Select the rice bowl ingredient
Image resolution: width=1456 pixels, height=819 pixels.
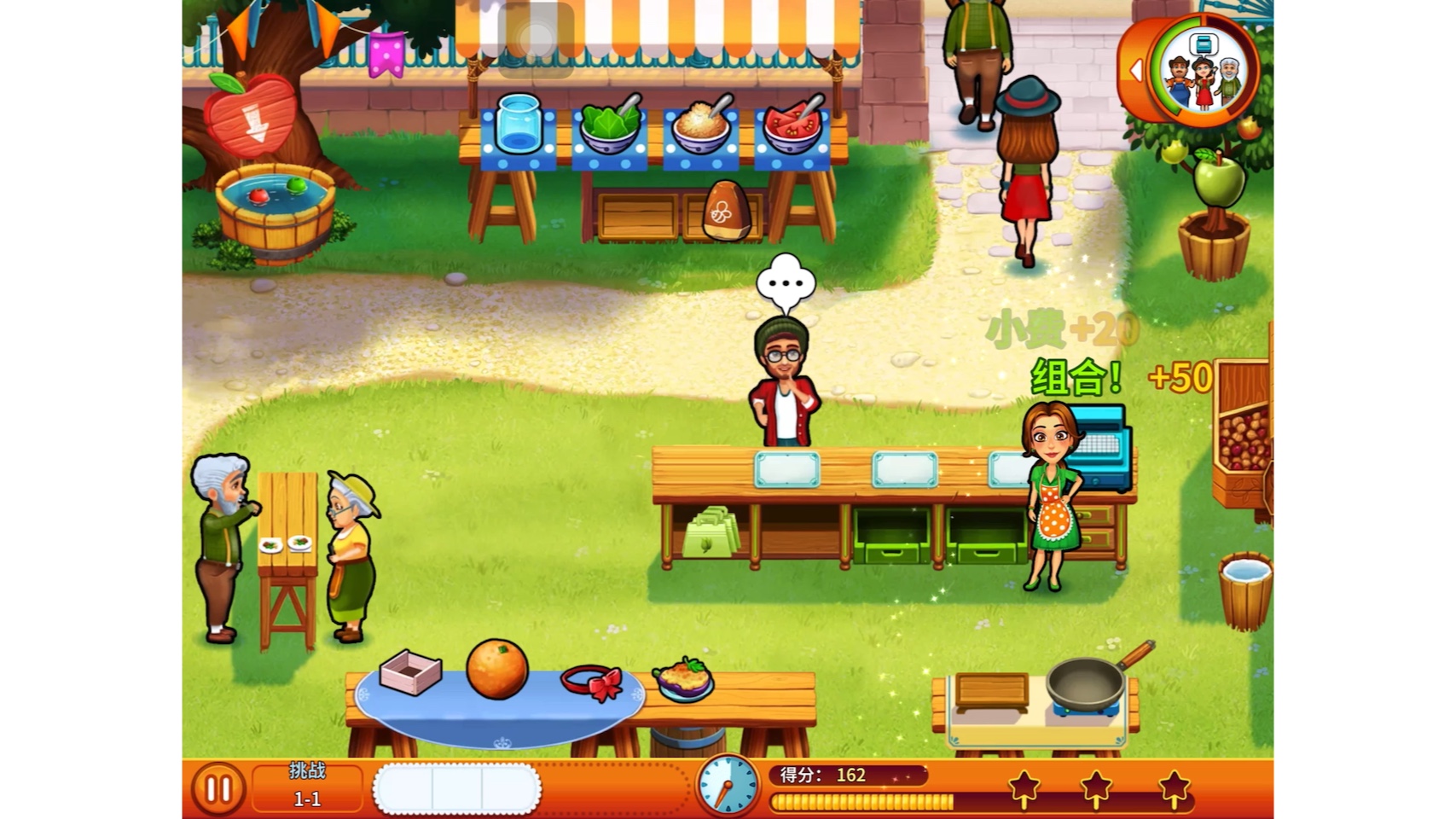(x=701, y=126)
